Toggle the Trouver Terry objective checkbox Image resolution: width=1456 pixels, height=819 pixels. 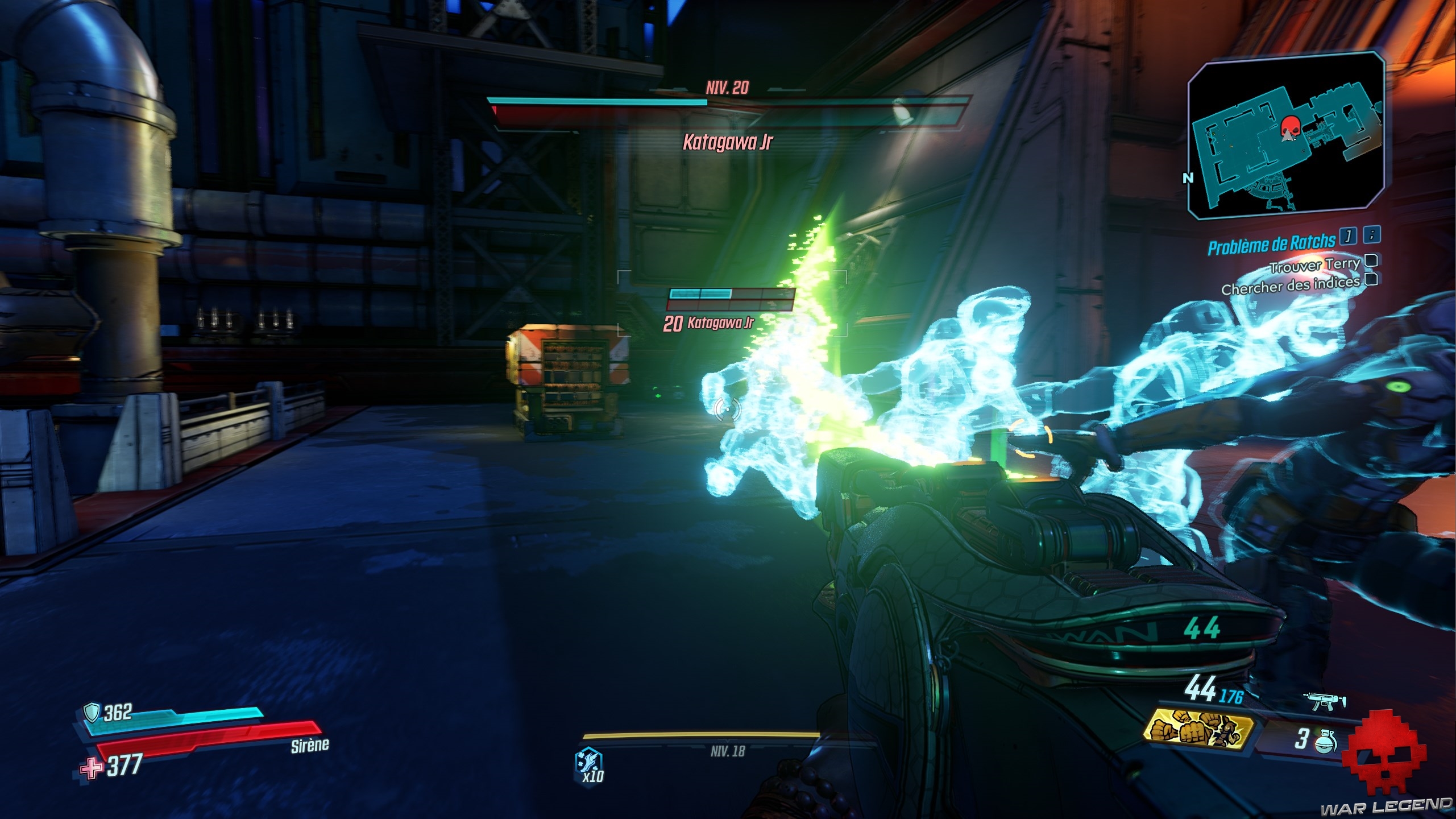click(1371, 261)
